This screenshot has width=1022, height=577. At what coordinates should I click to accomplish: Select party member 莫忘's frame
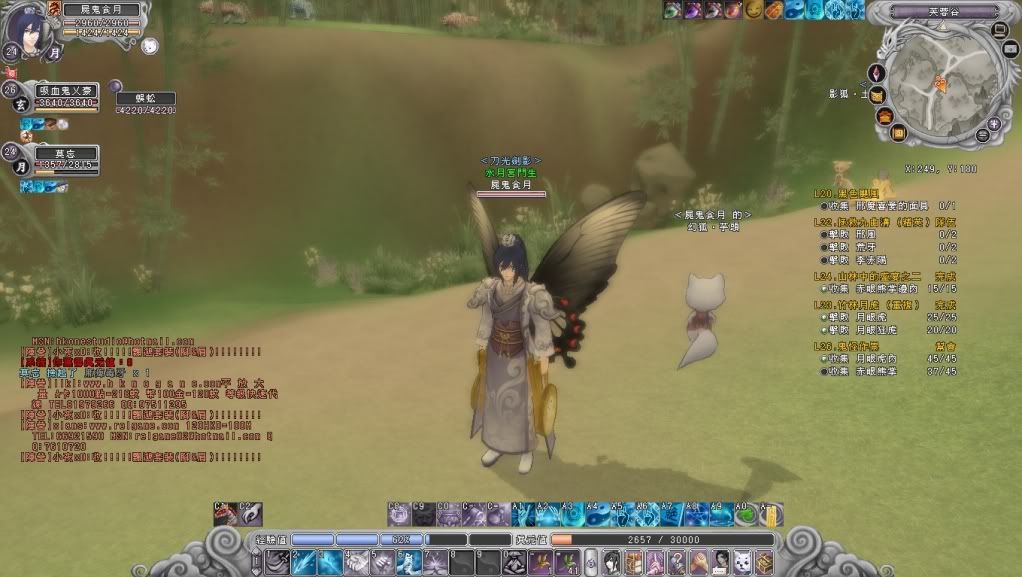pyautogui.click(x=68, y=160)
